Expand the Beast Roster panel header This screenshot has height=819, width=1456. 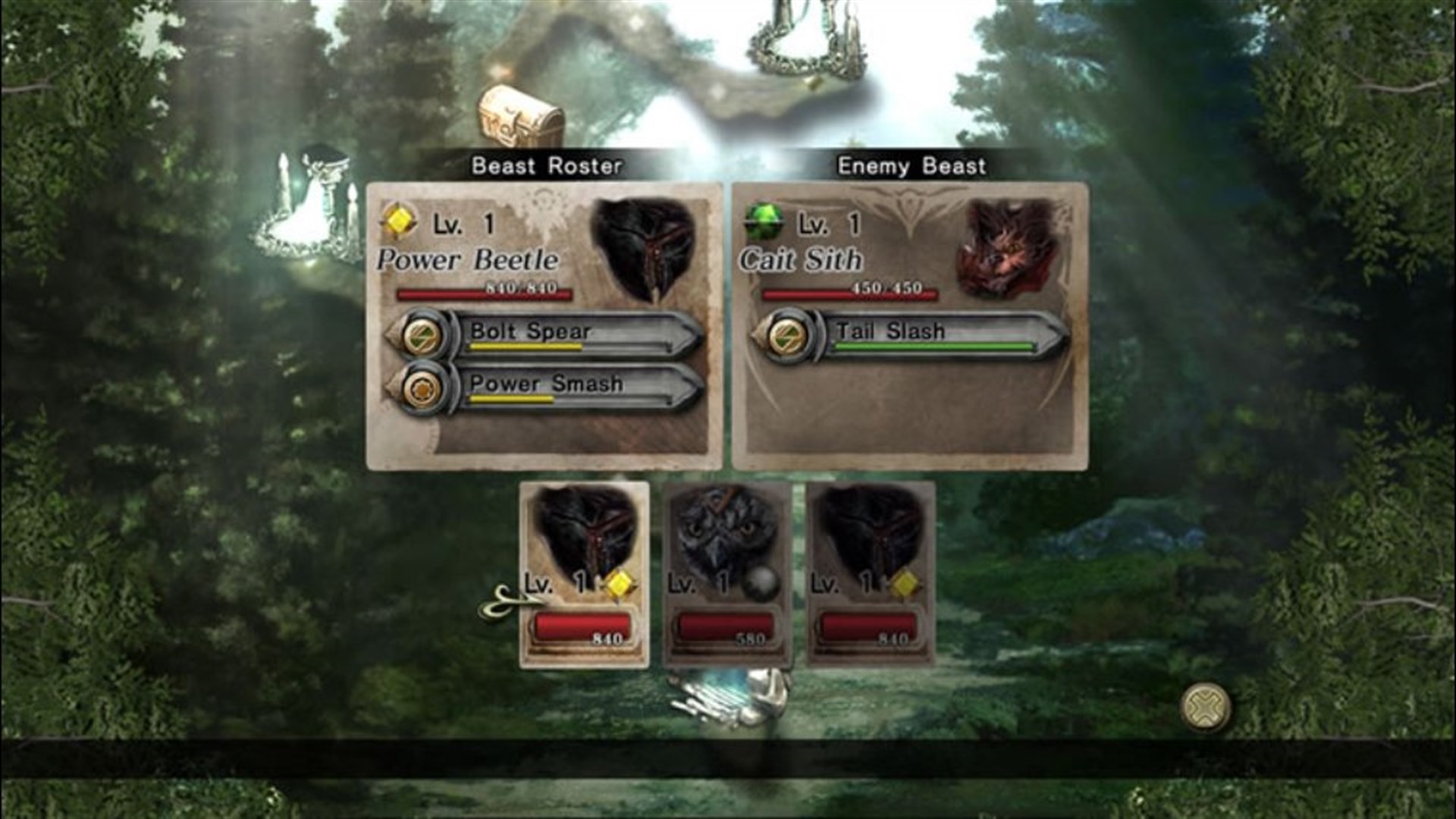click(546, 165)
